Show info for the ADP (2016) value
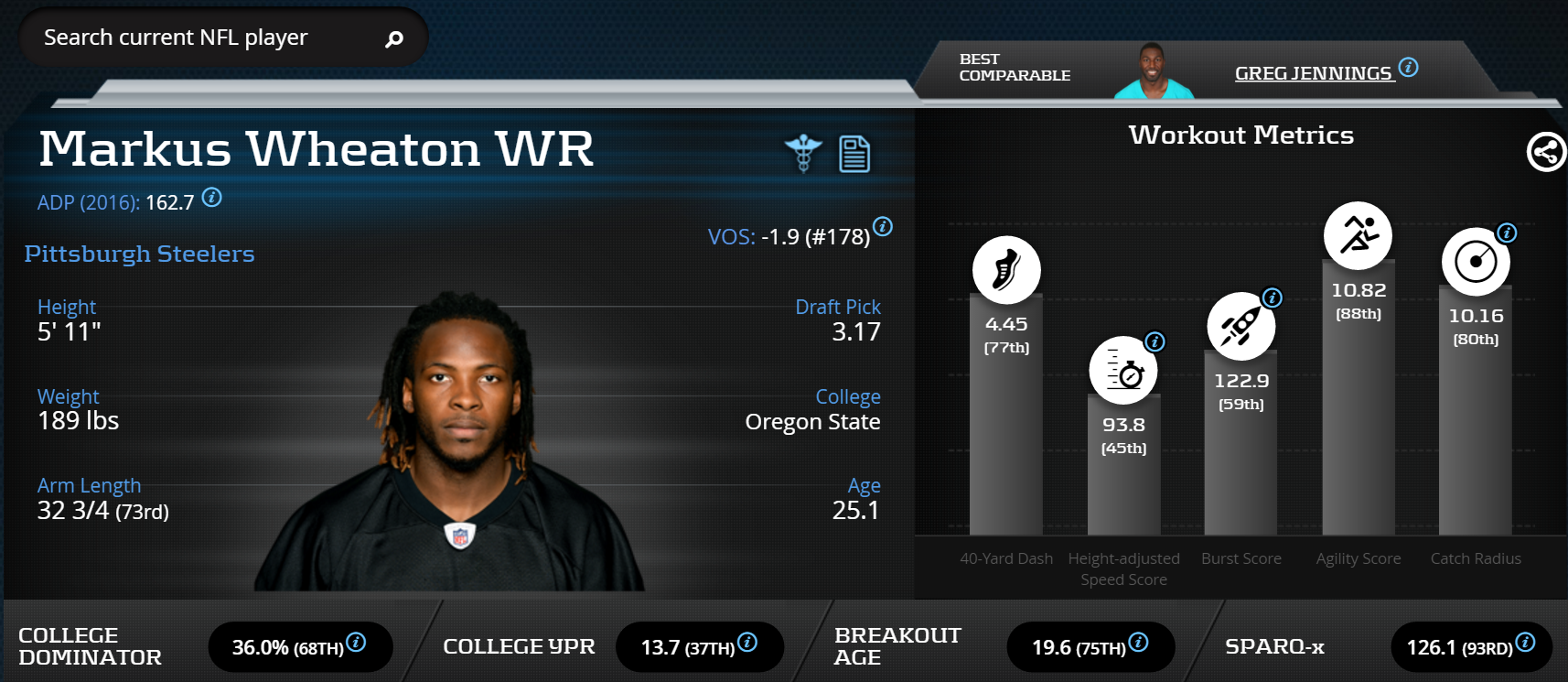The width and height of the screenshot is (1568, 682). point(212,197)
